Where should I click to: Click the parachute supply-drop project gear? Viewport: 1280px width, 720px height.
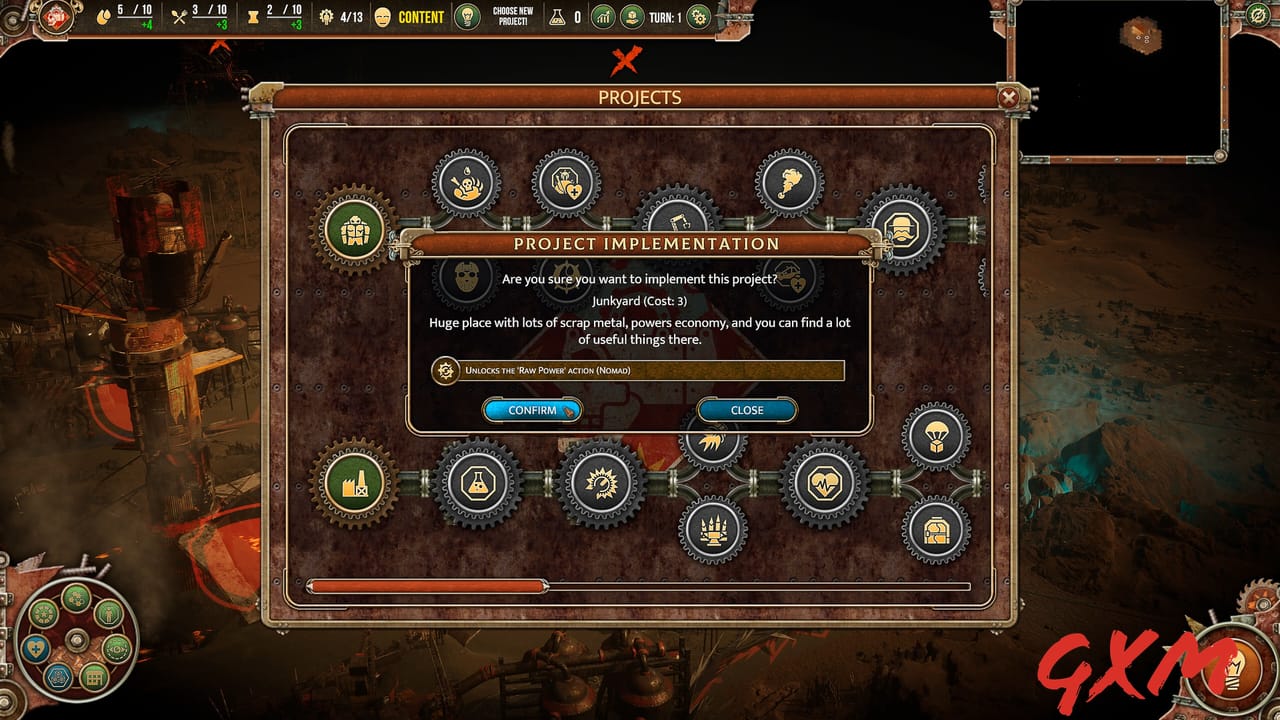[933, 437]
